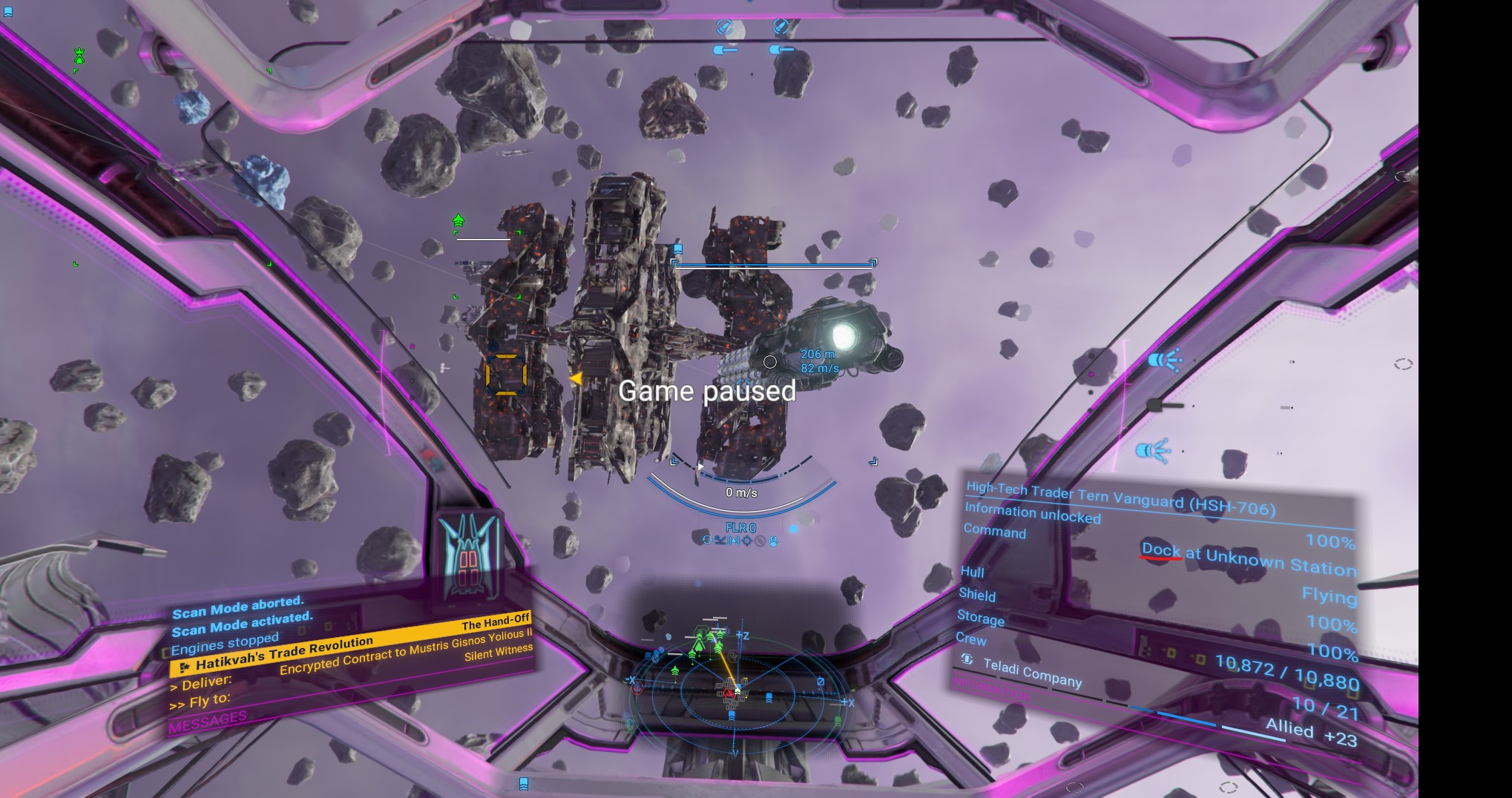Viewport: 1512px width, 798px height.
Task: Click the landing mode icon under FLR 0
Action: click(720, 541)
